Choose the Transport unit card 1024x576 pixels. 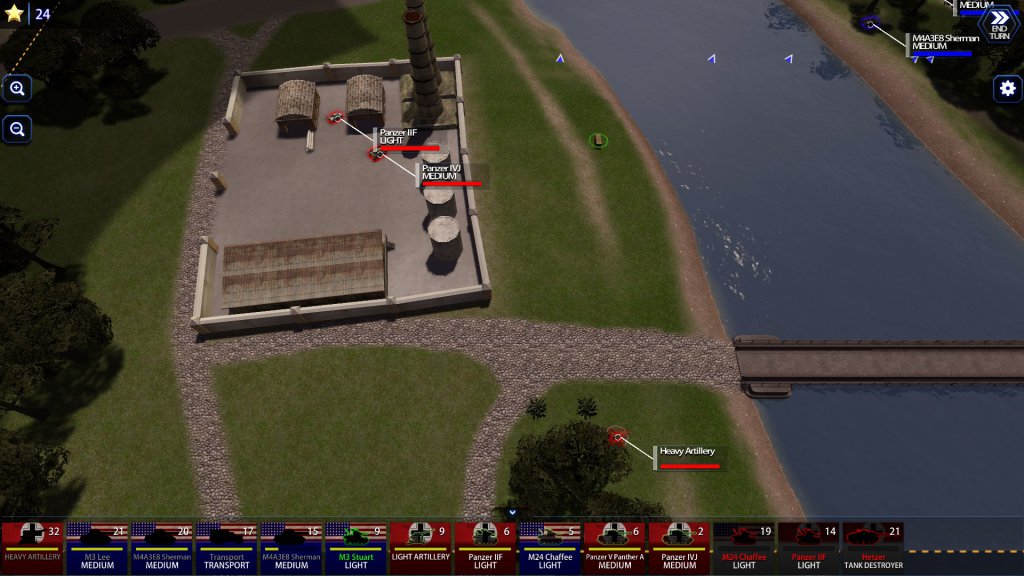coord(227,547)
